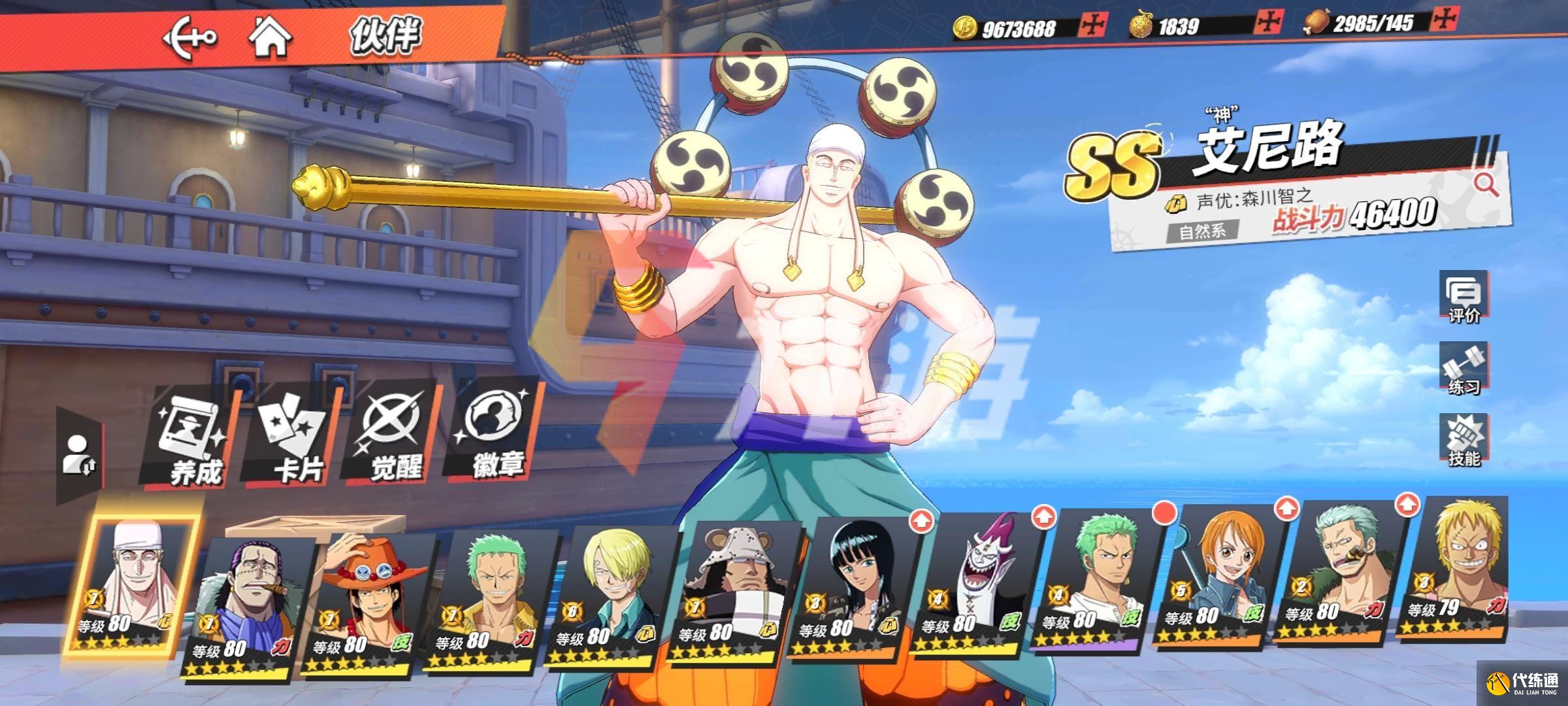1568x706 pixels.
Task: Open the magnifier details for 艾尼路
Action: coord(1486,185)
